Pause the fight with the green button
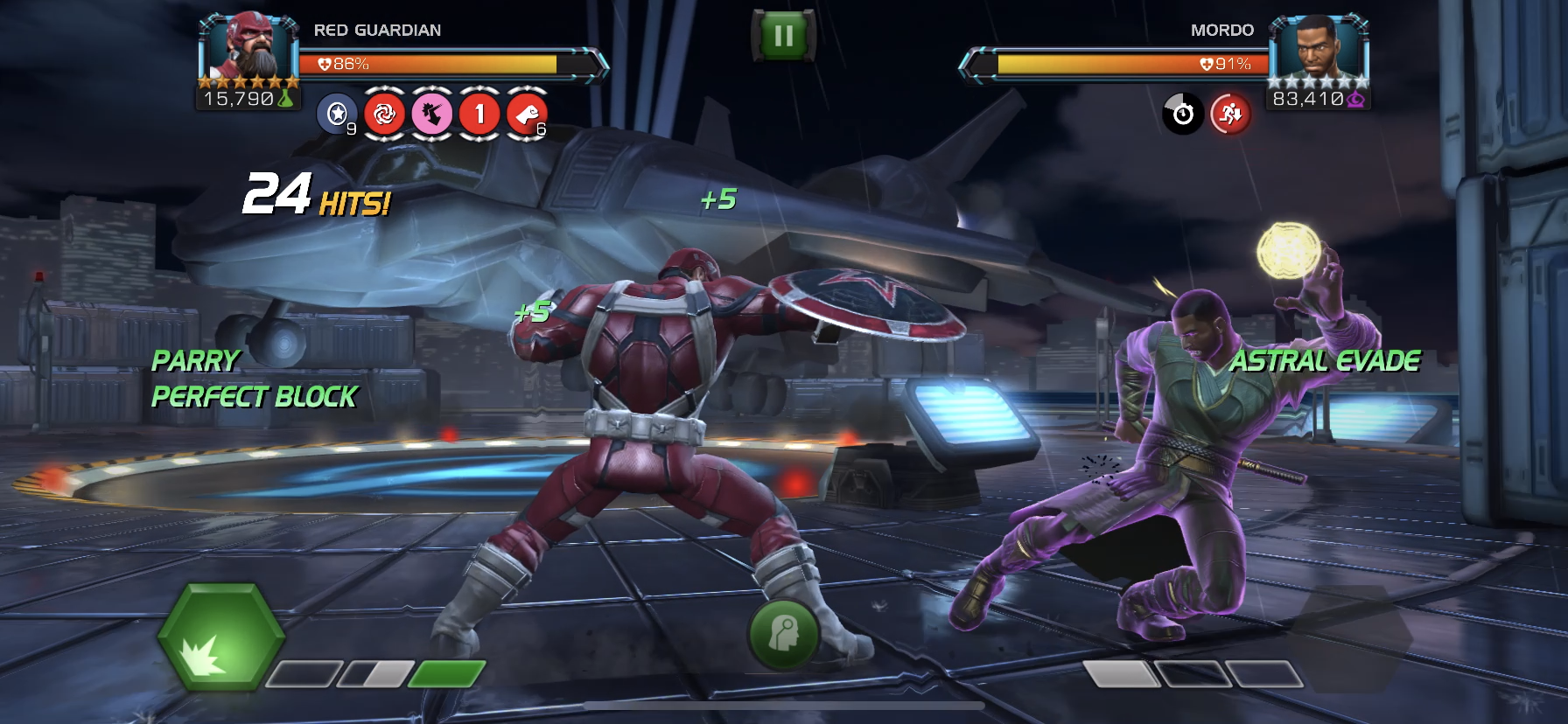The height and width of the screenshot is (724, 1568). click(783, 36)
